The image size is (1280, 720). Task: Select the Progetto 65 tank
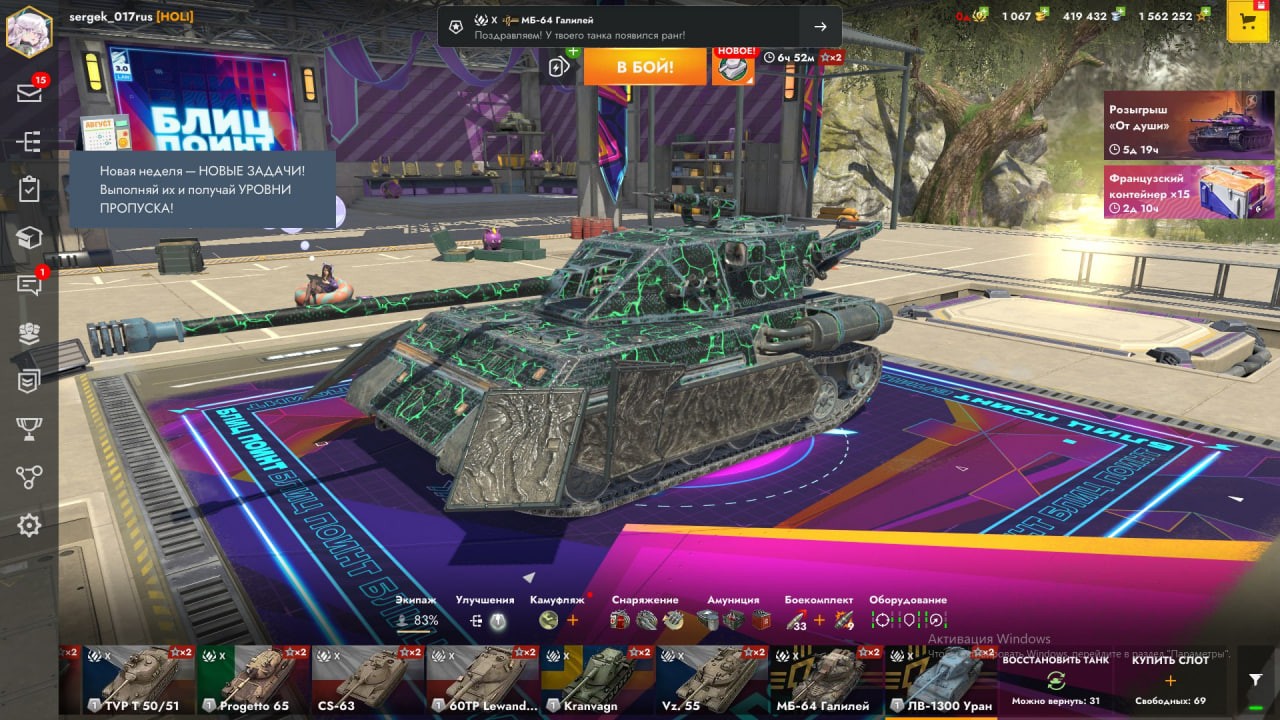point(254,680)
